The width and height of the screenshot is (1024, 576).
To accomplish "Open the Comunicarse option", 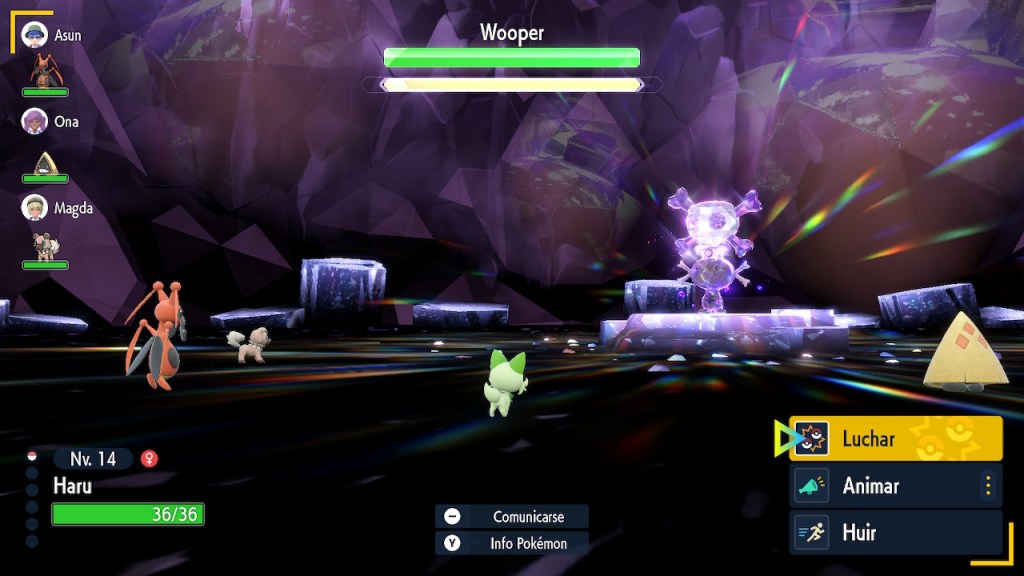I will 512,517.
